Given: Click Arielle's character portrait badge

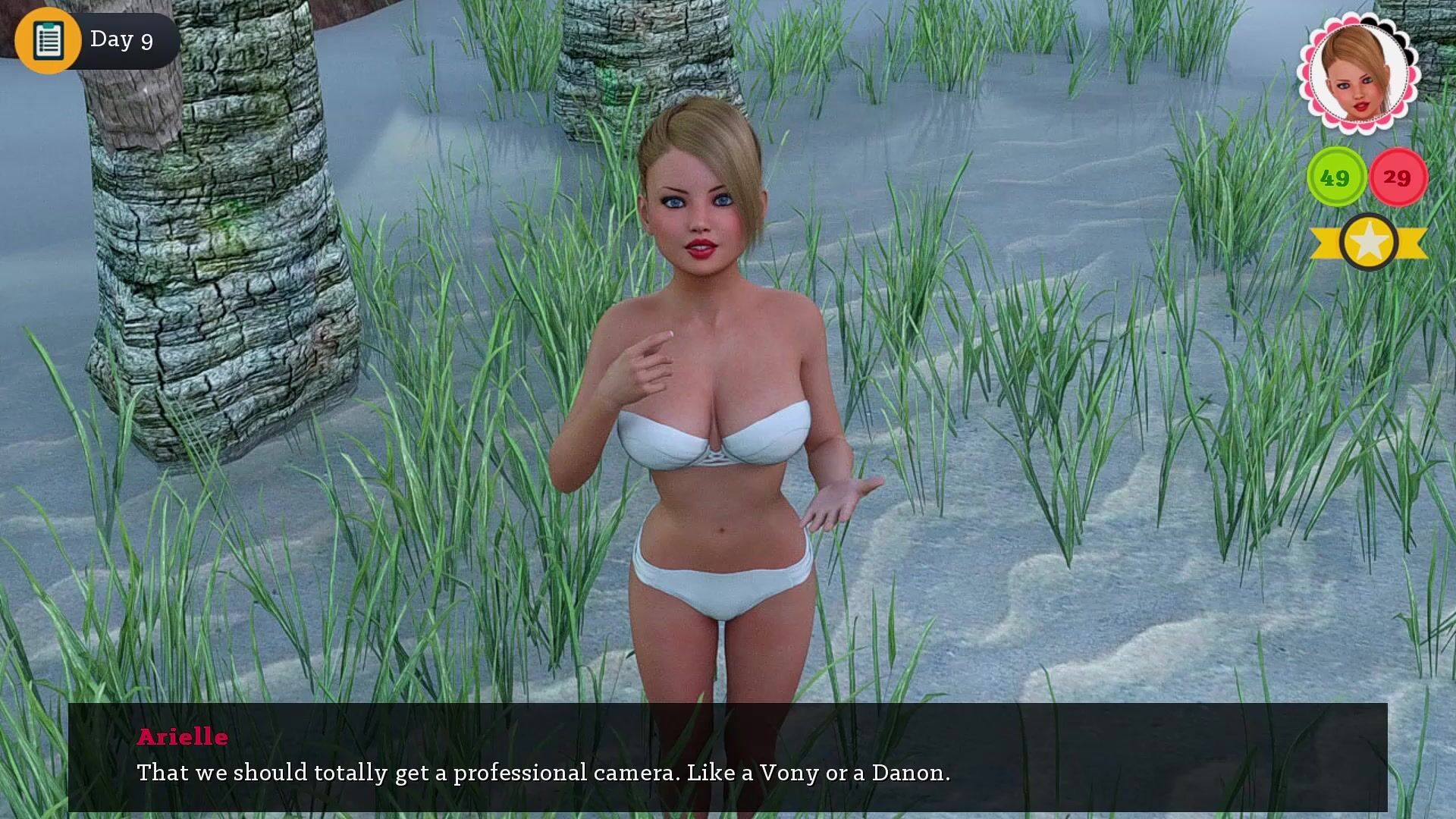Looking at the screenshot, I should [1357, 74].
